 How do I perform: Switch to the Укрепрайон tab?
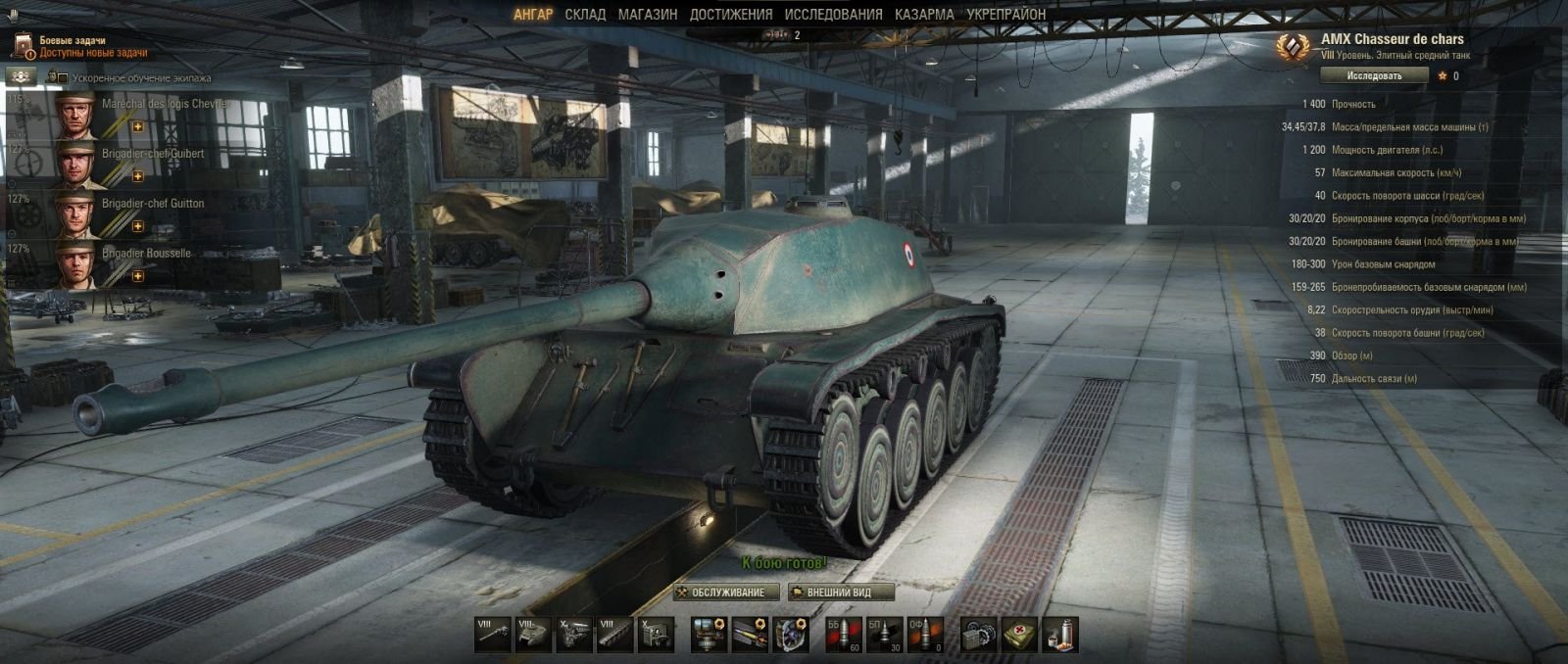coord(1005,15)
